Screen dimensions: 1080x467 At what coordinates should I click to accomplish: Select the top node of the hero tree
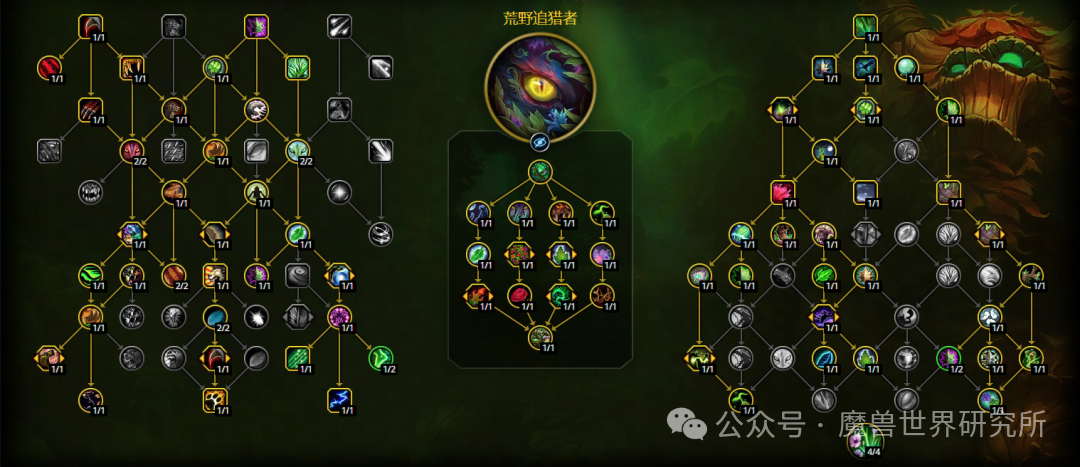click(x=540, y=172)
